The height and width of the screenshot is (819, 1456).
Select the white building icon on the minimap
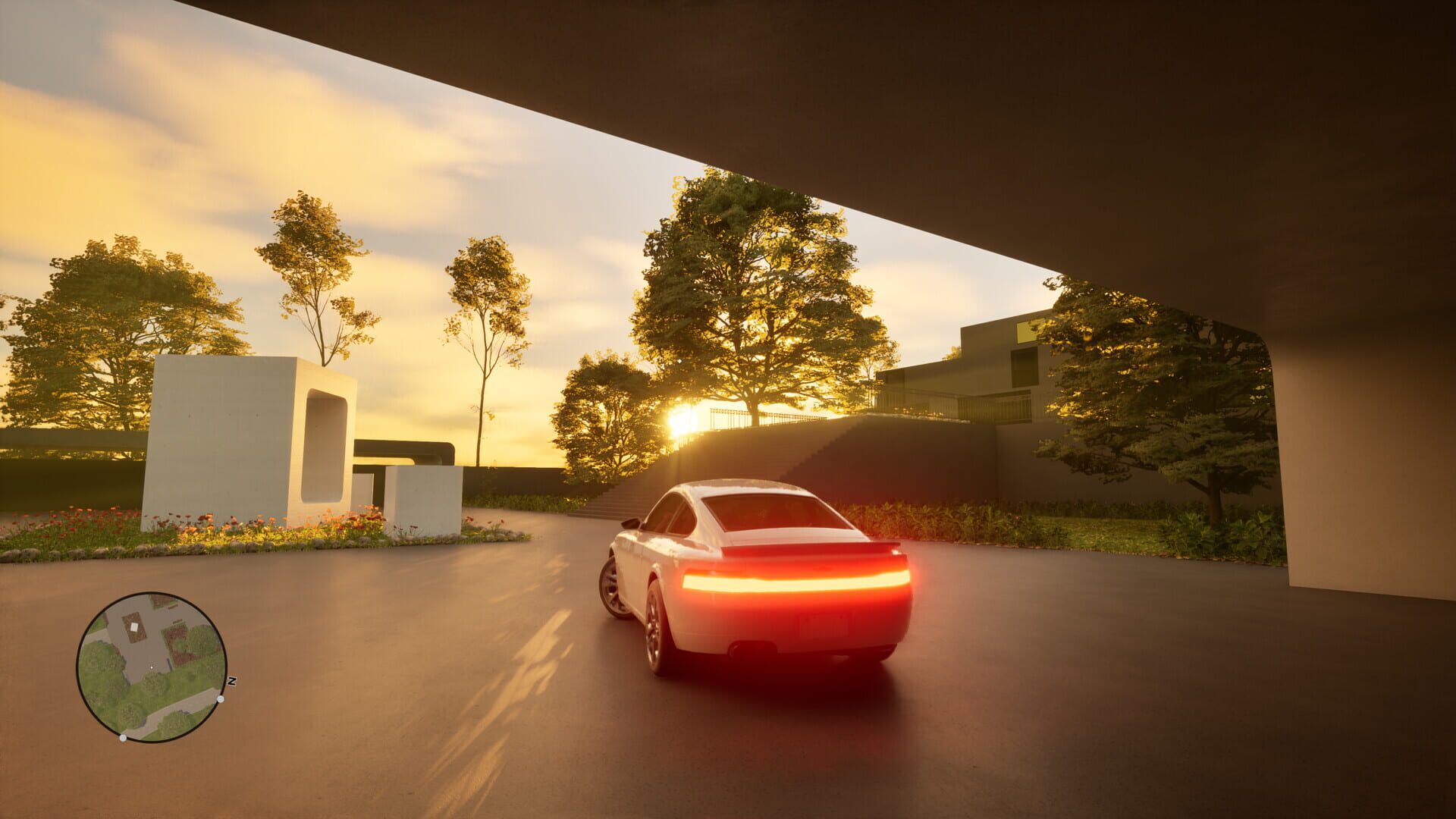pos(134,626)
